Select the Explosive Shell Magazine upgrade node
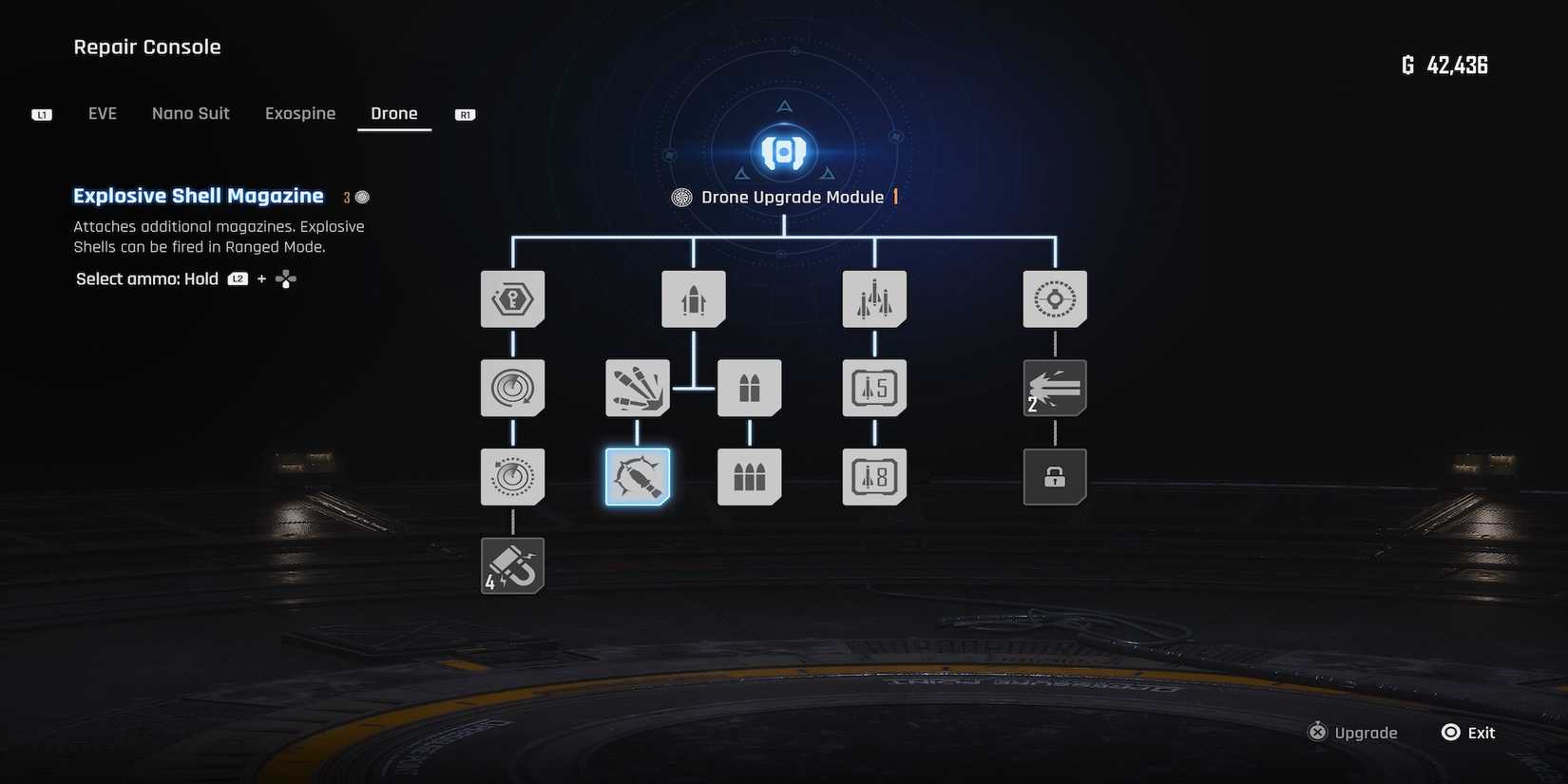This screenshot has height=784, width=1568. tap(637, 476)
